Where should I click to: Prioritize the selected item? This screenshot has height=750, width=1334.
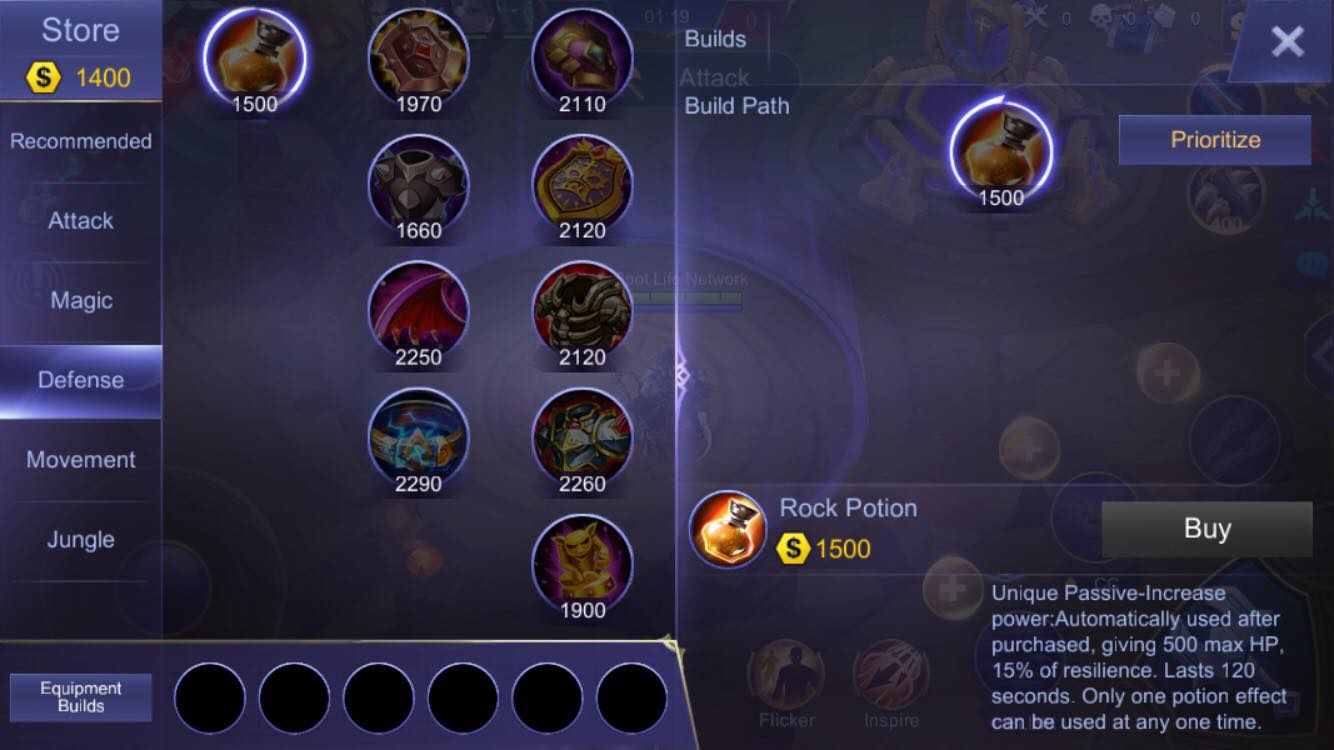[1214, 140]
